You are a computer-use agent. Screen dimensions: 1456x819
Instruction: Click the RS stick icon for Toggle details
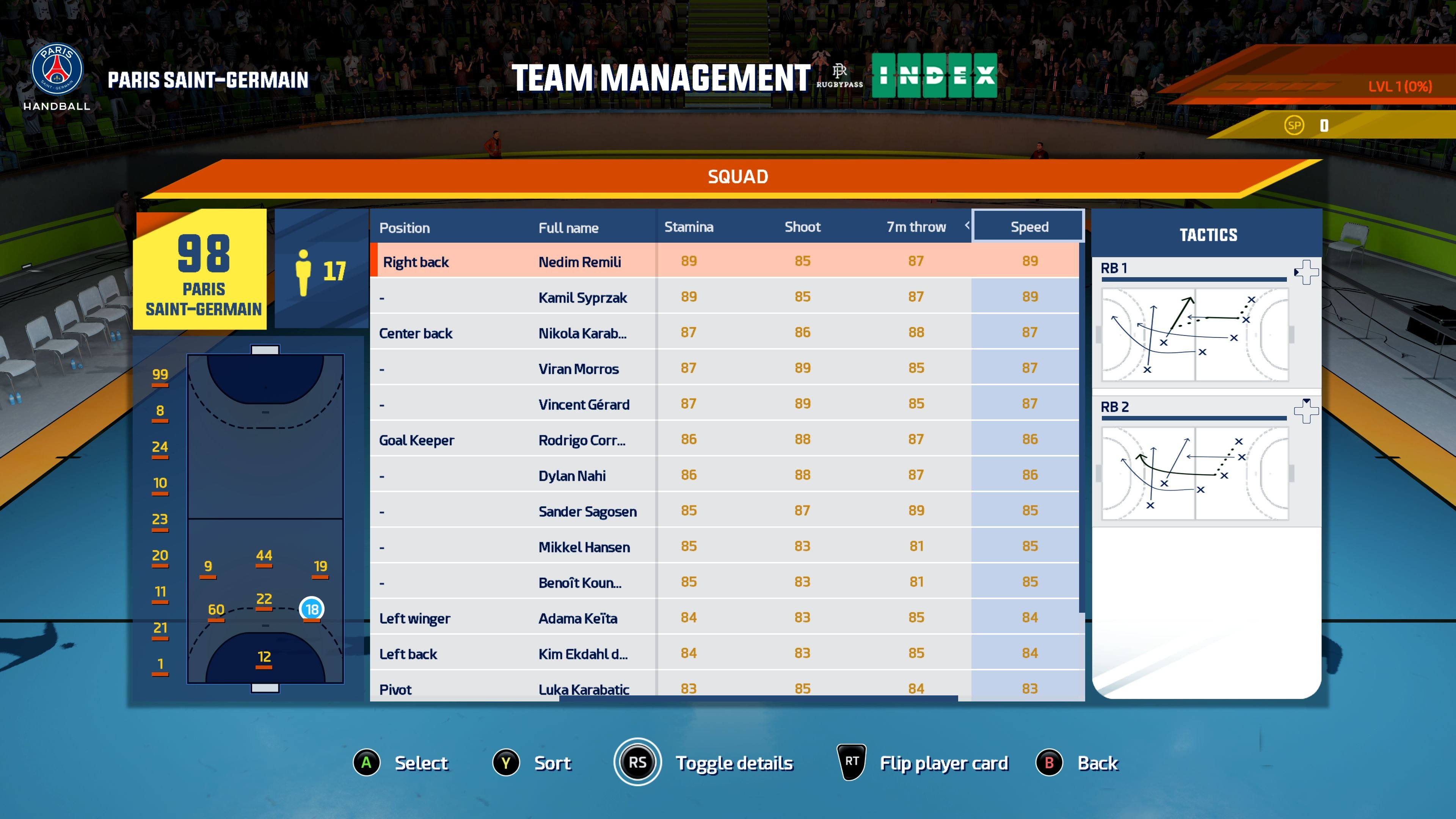[x=637, y=762]
